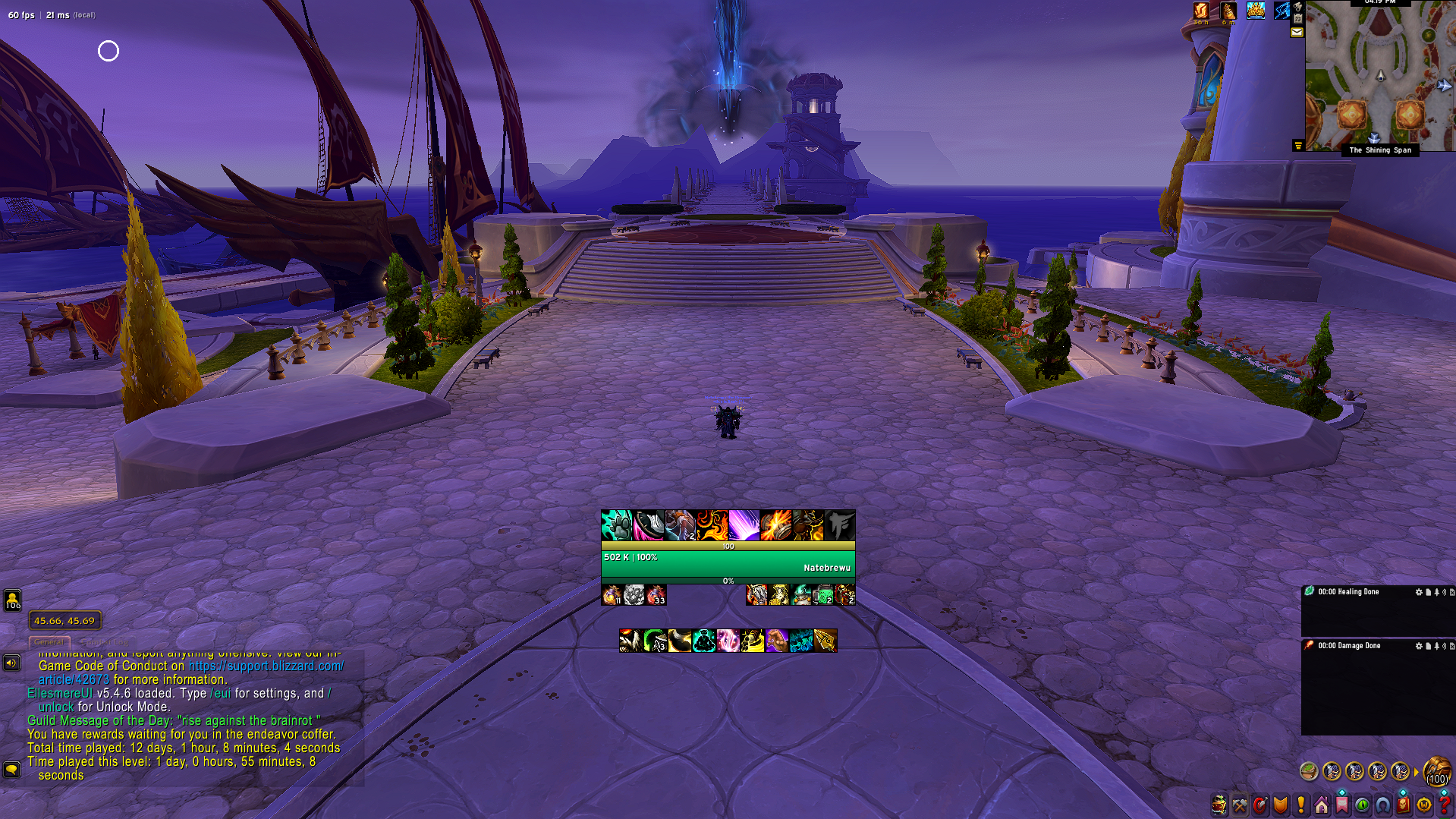The width and height of the screenshot is (1456, 819).
Task: Use the exploding keg ability
Action: pyautogui.click(x=775, y=525)
